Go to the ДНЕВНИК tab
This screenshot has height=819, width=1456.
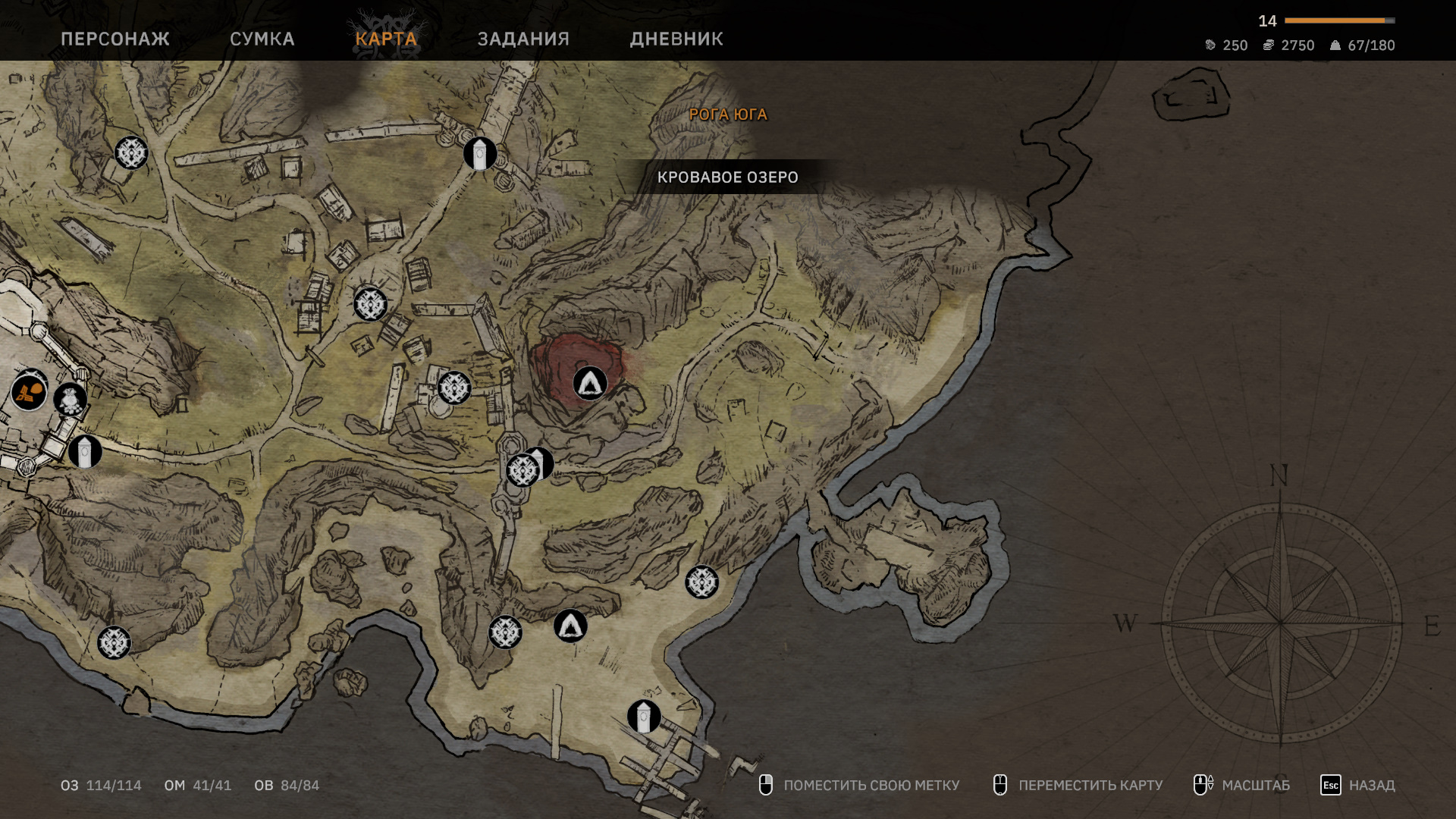(676, 39)
